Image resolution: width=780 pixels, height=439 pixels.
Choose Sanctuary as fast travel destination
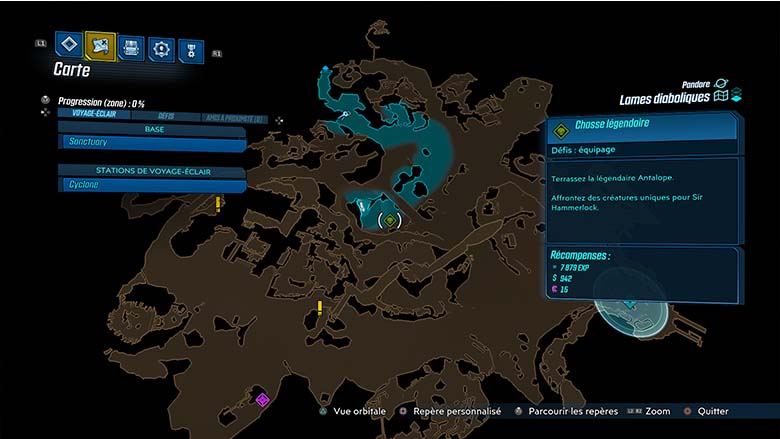[150, 144]
